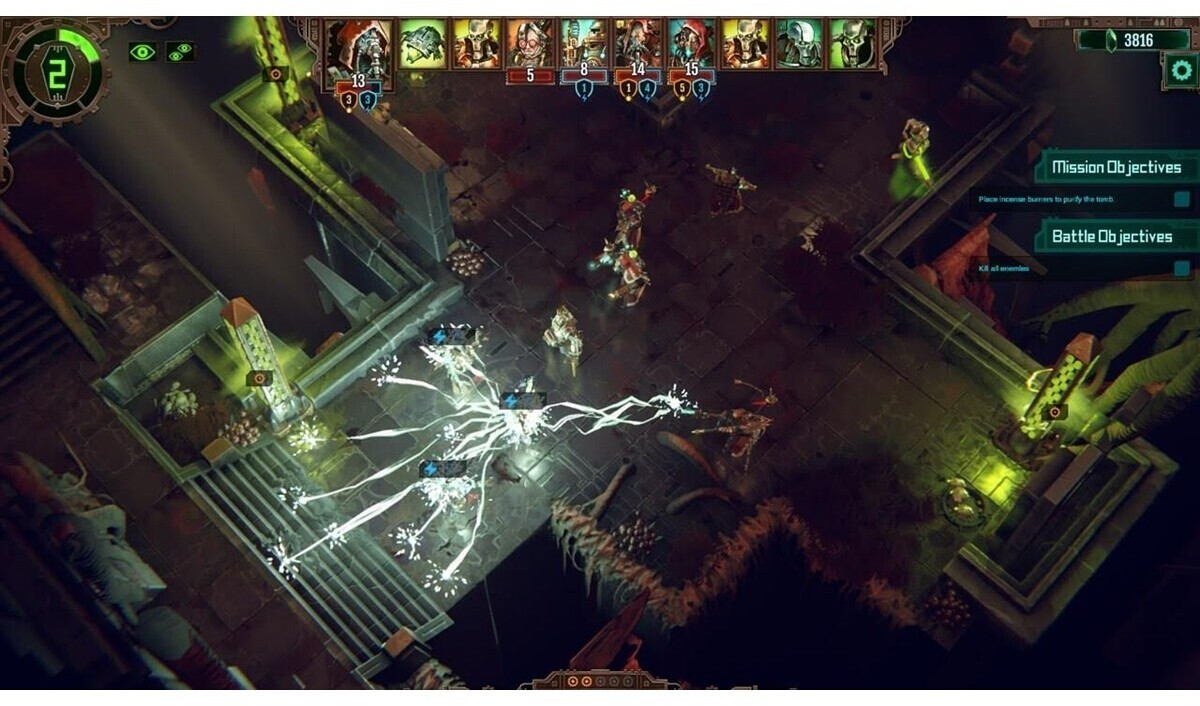Toggle the single eye view icon

point(142,52)
